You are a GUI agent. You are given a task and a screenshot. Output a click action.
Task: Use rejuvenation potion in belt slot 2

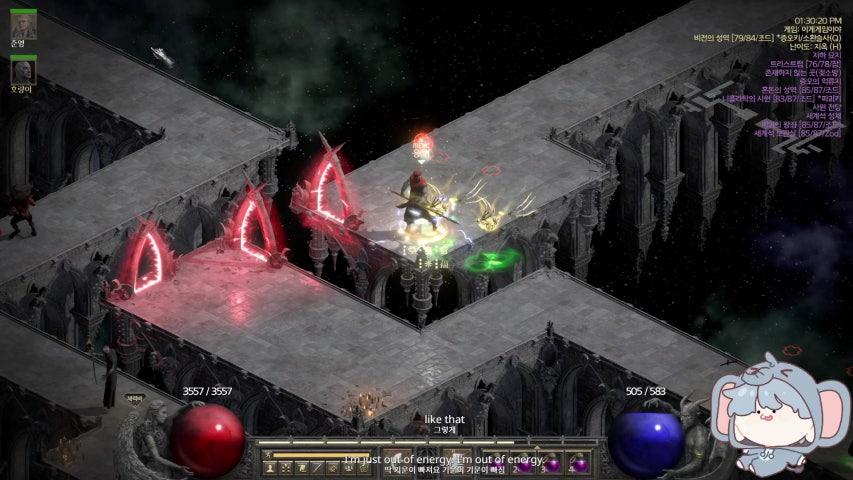526,465
